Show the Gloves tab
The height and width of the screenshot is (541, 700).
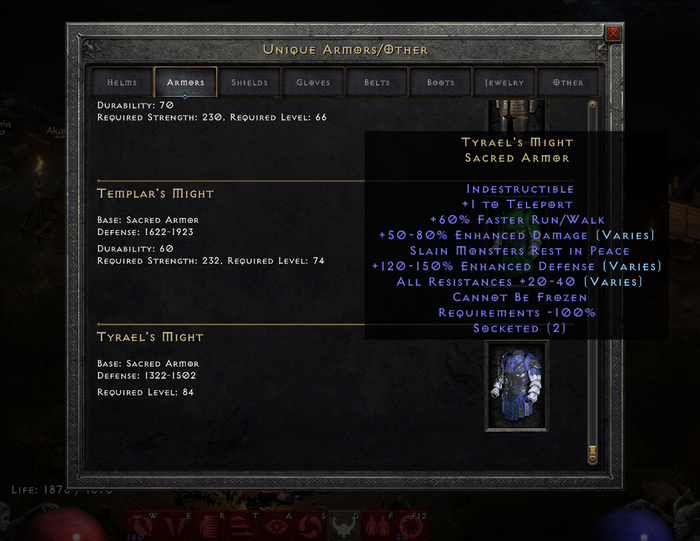click(x=313, y=82)
